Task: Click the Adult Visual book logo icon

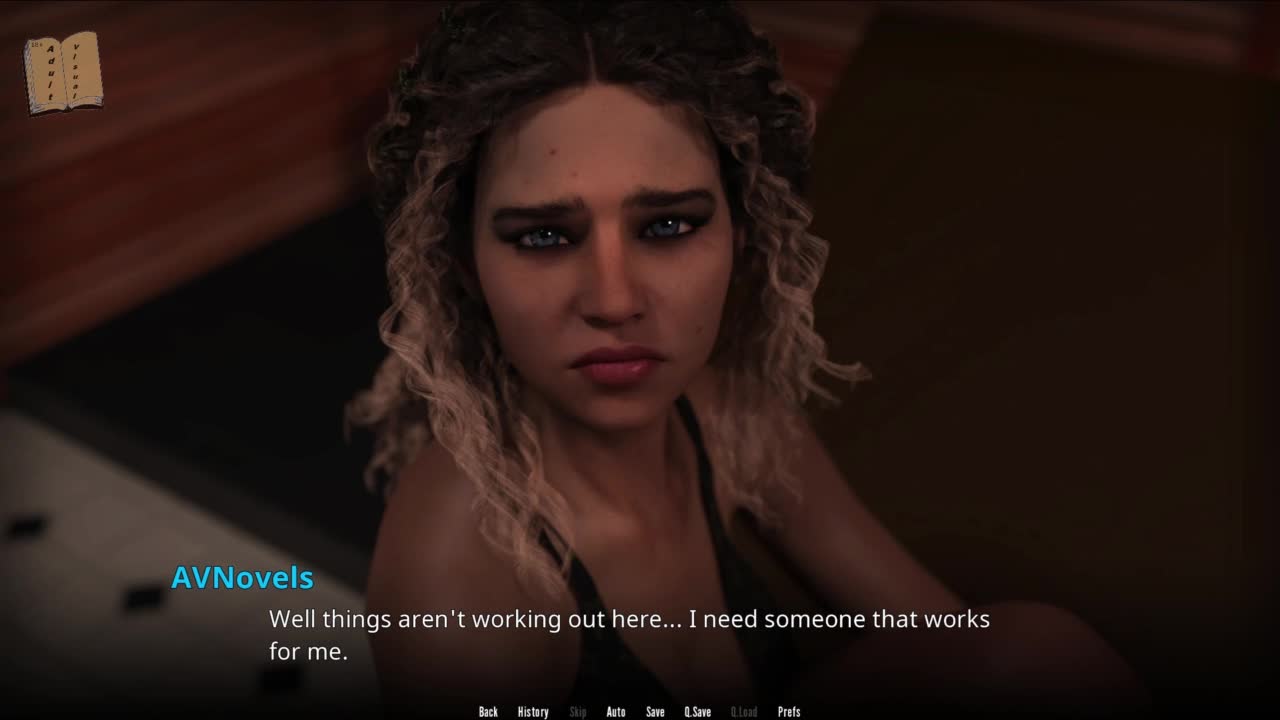Action: point(63,72)
